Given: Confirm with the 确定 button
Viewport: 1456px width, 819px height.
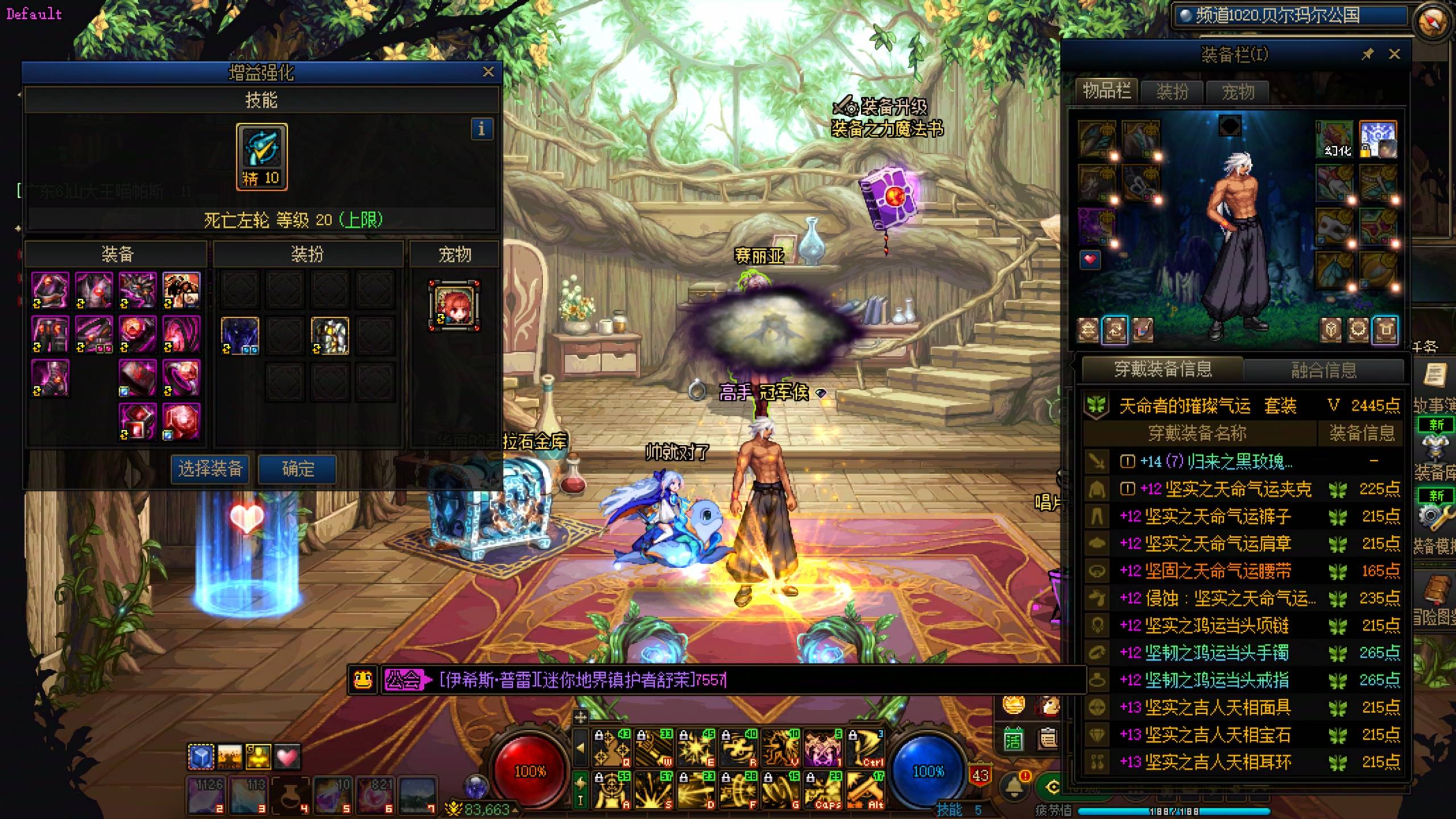Looking at the screenshot, I should (298, 469).
